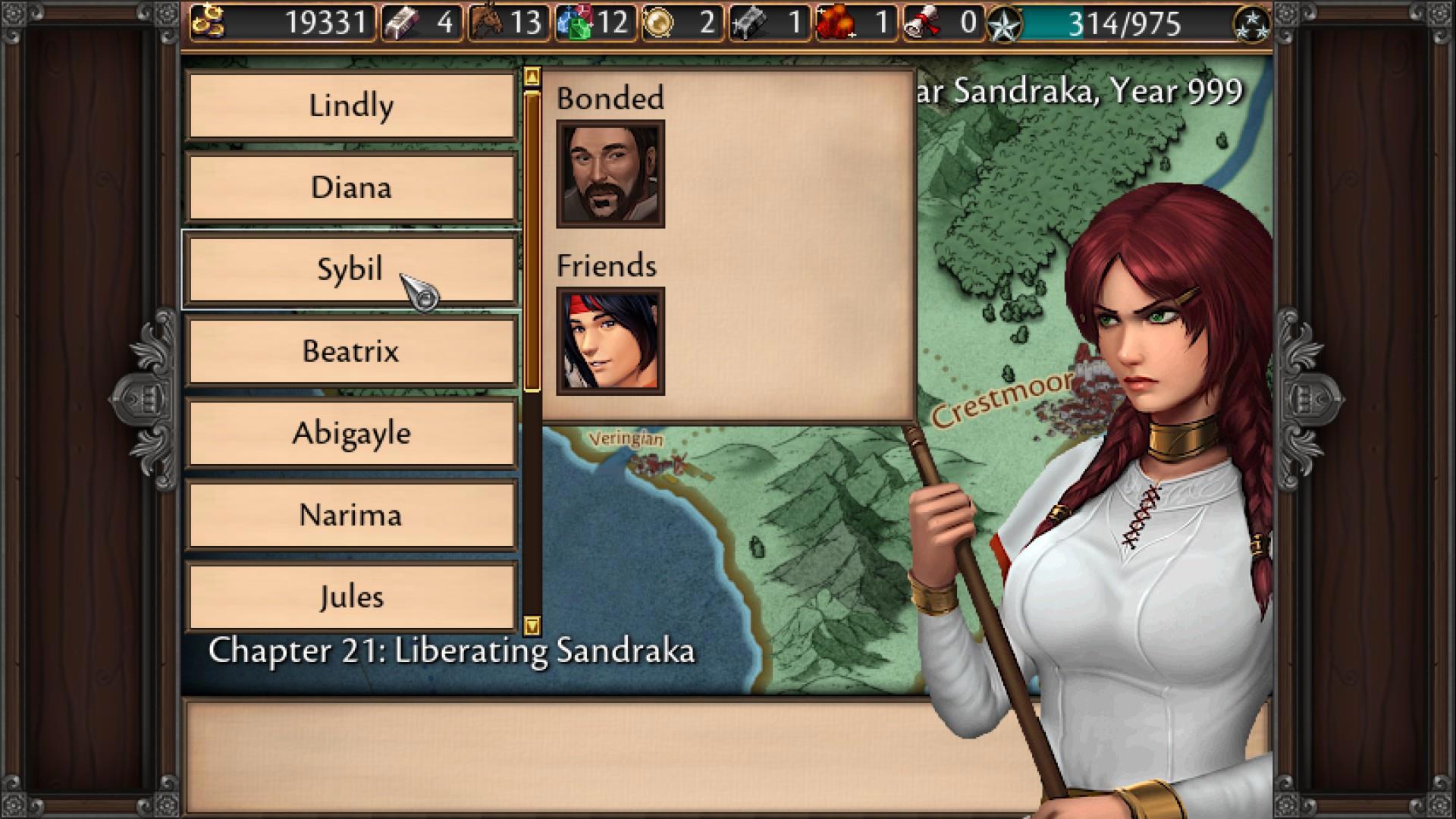Choose Diana in the character list
Screen dimensions: 1456x819
[x=351, y=187]
